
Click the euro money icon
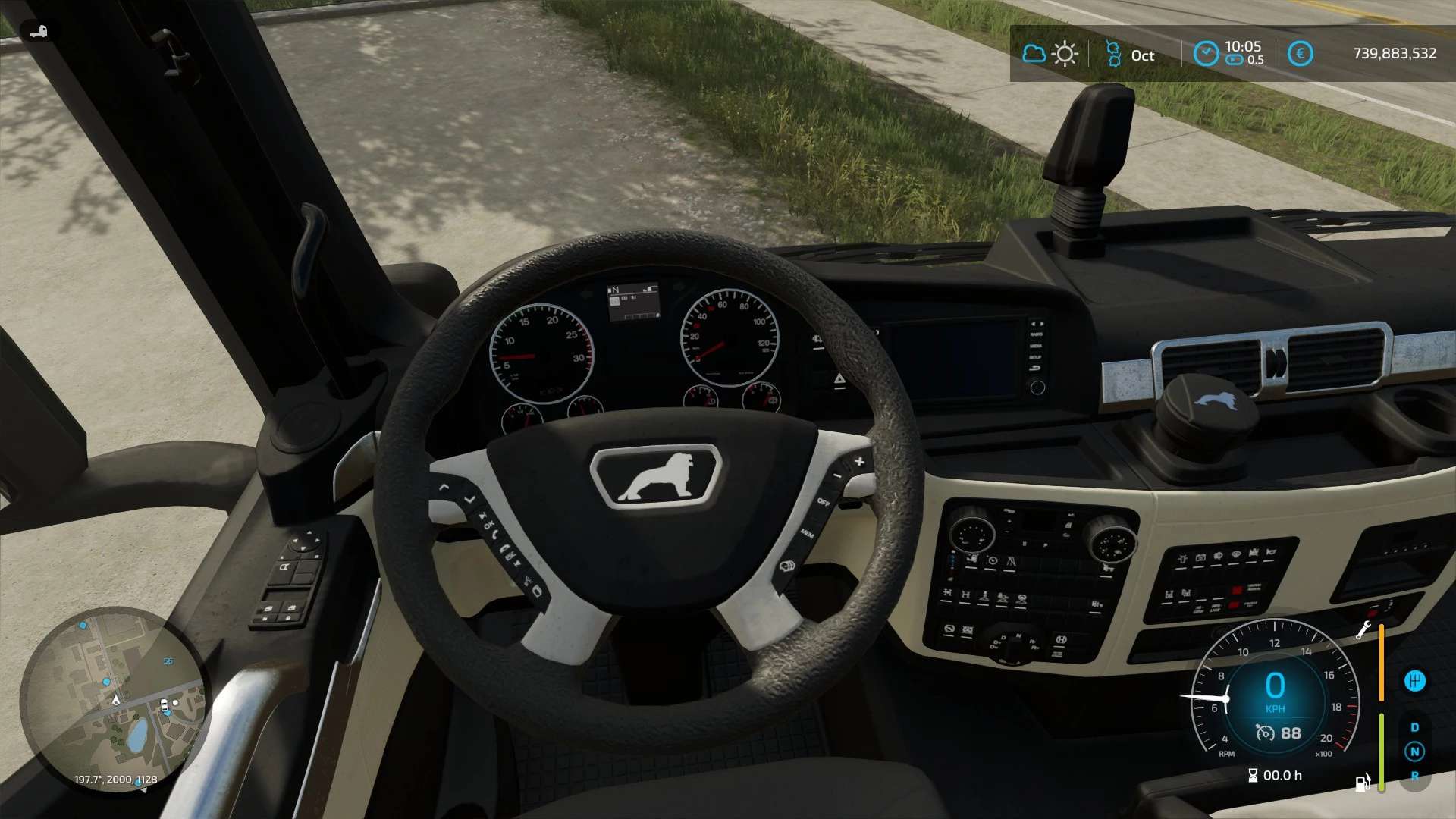[x=1300, y=54]
